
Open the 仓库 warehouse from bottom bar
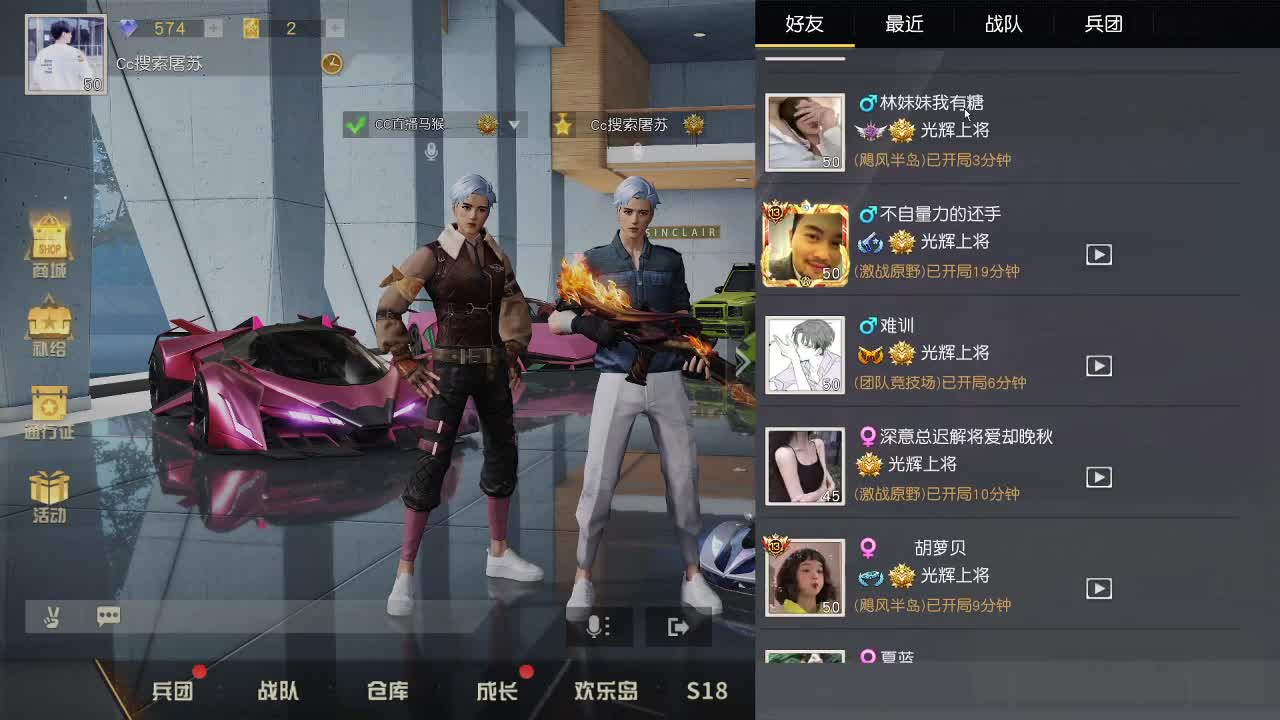point(385,691)
